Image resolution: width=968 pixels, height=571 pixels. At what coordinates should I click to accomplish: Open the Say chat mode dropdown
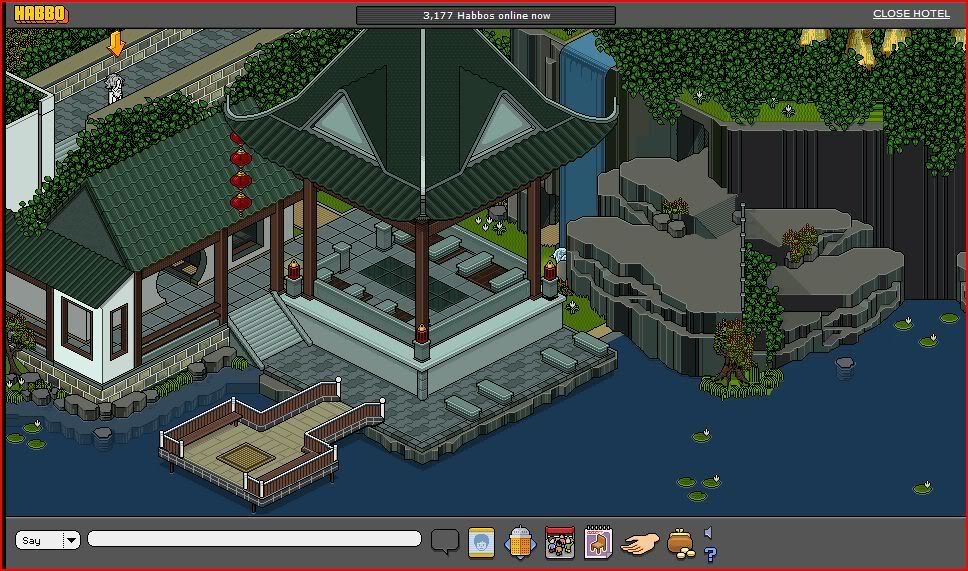(71, 540)
